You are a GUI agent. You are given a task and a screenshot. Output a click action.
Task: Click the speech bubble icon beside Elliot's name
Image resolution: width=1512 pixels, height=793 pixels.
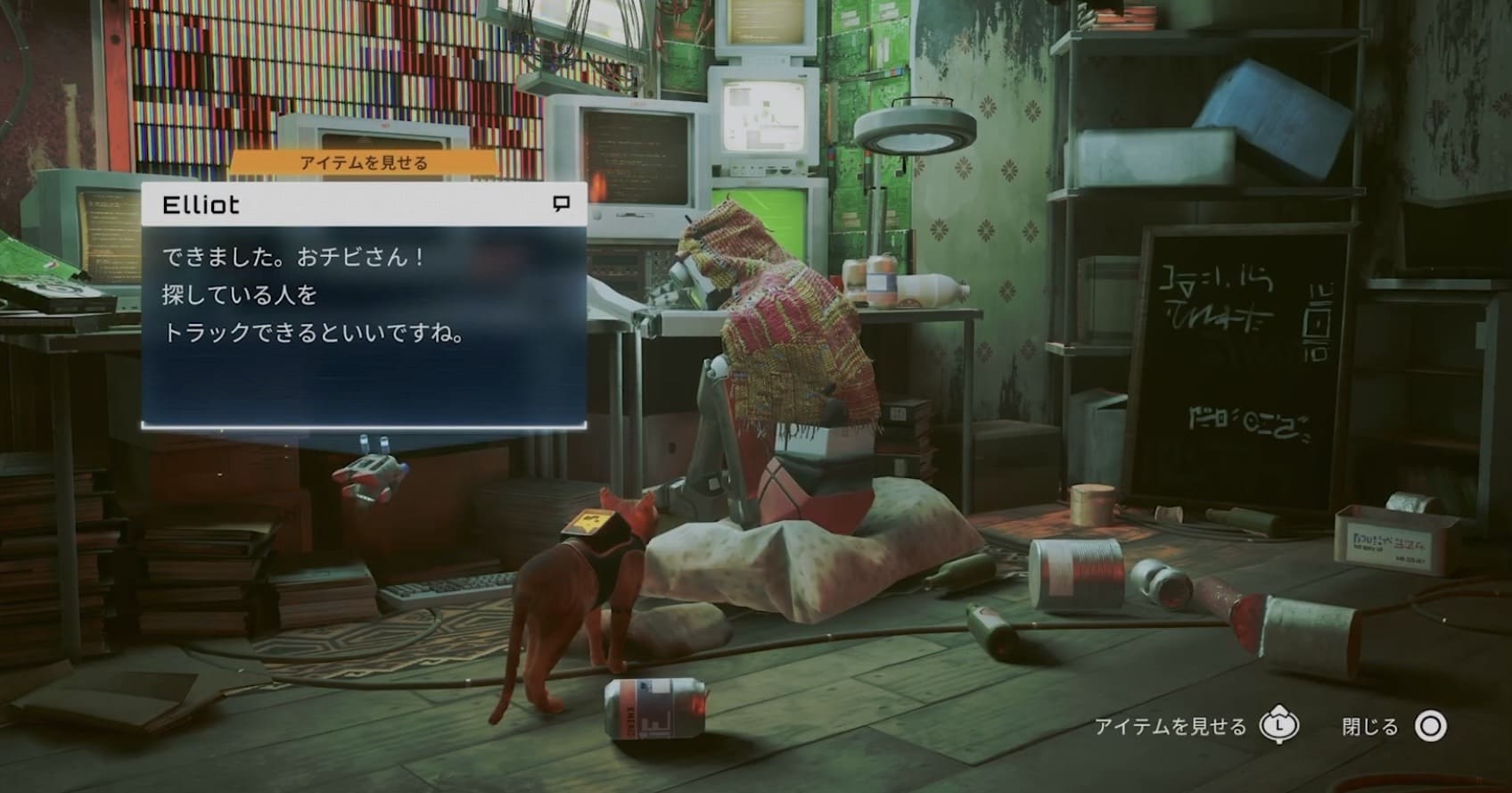click(561, 204)
